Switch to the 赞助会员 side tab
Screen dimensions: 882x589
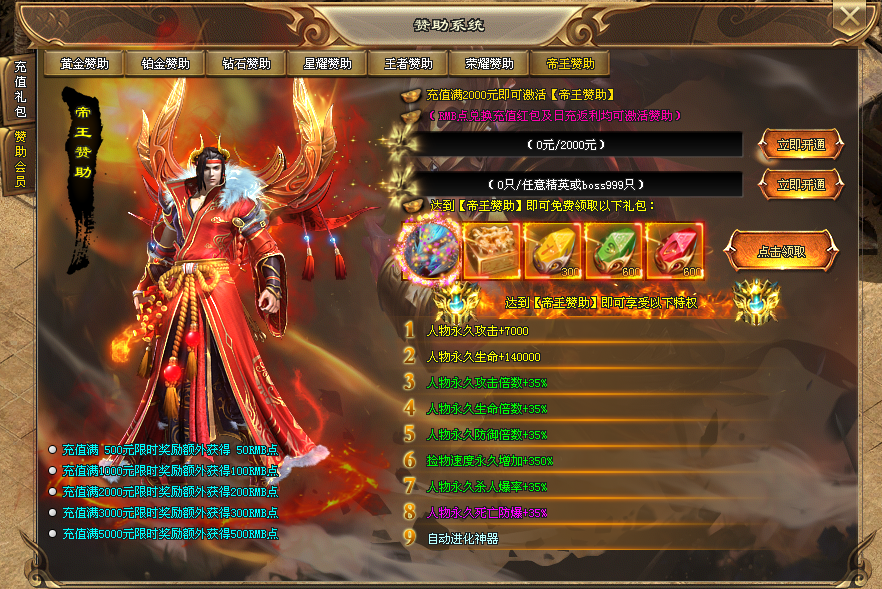point(20,160)
